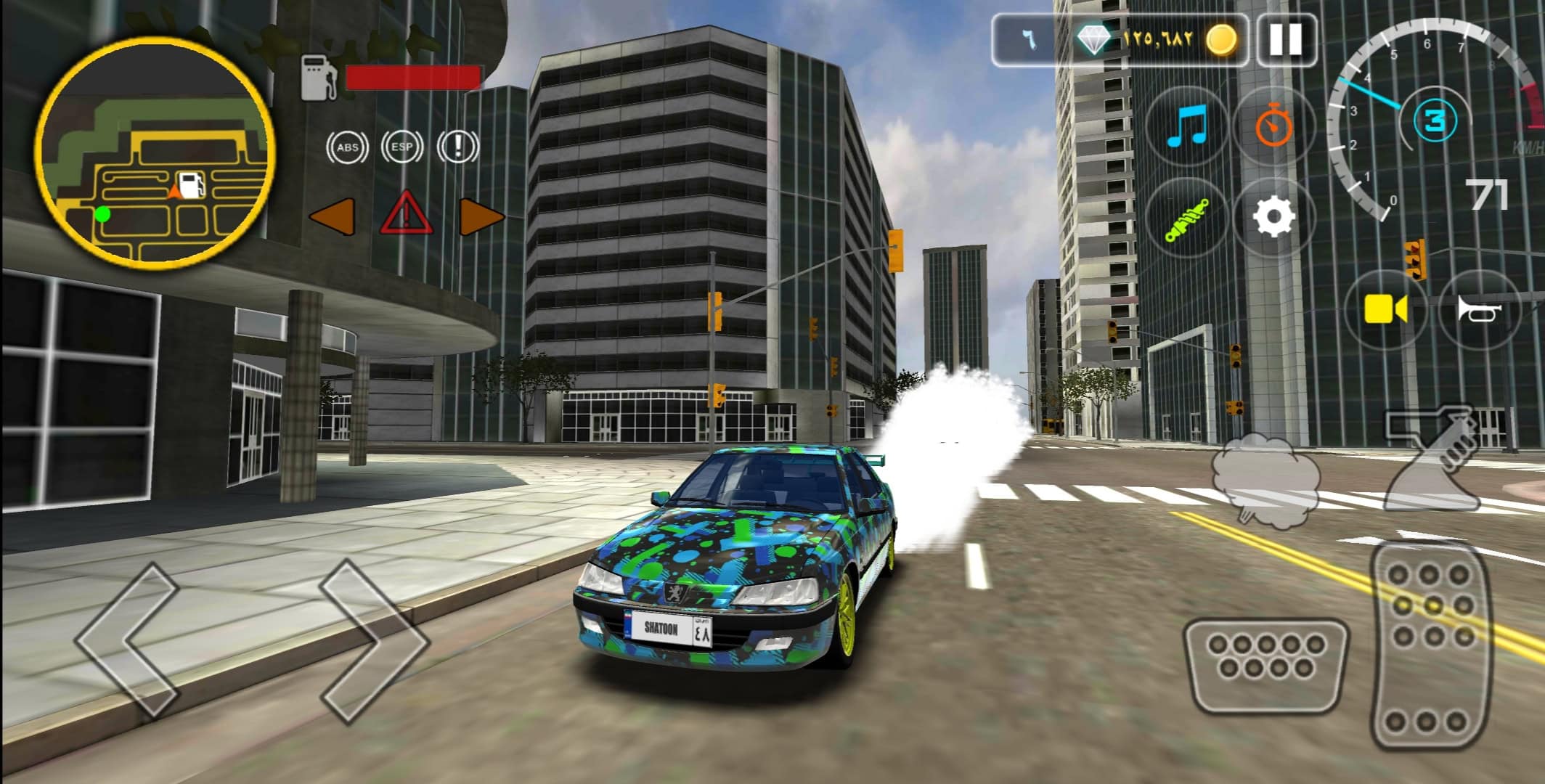1545x784 pixels.
Task: Tap the orange stopwatch icon
Action: [1274, 126]
